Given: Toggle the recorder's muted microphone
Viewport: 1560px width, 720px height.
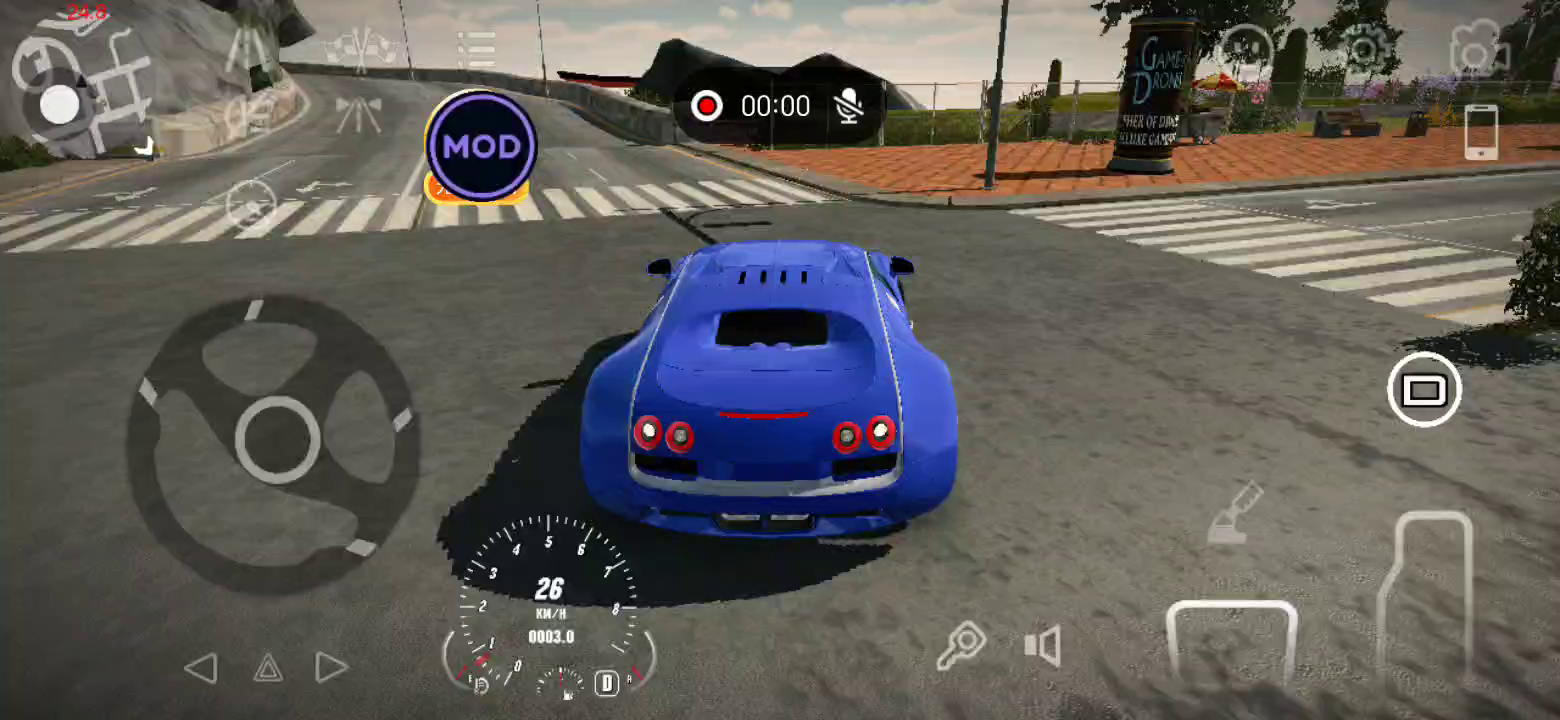Looking at the screenshot, I should coord(849,106).
